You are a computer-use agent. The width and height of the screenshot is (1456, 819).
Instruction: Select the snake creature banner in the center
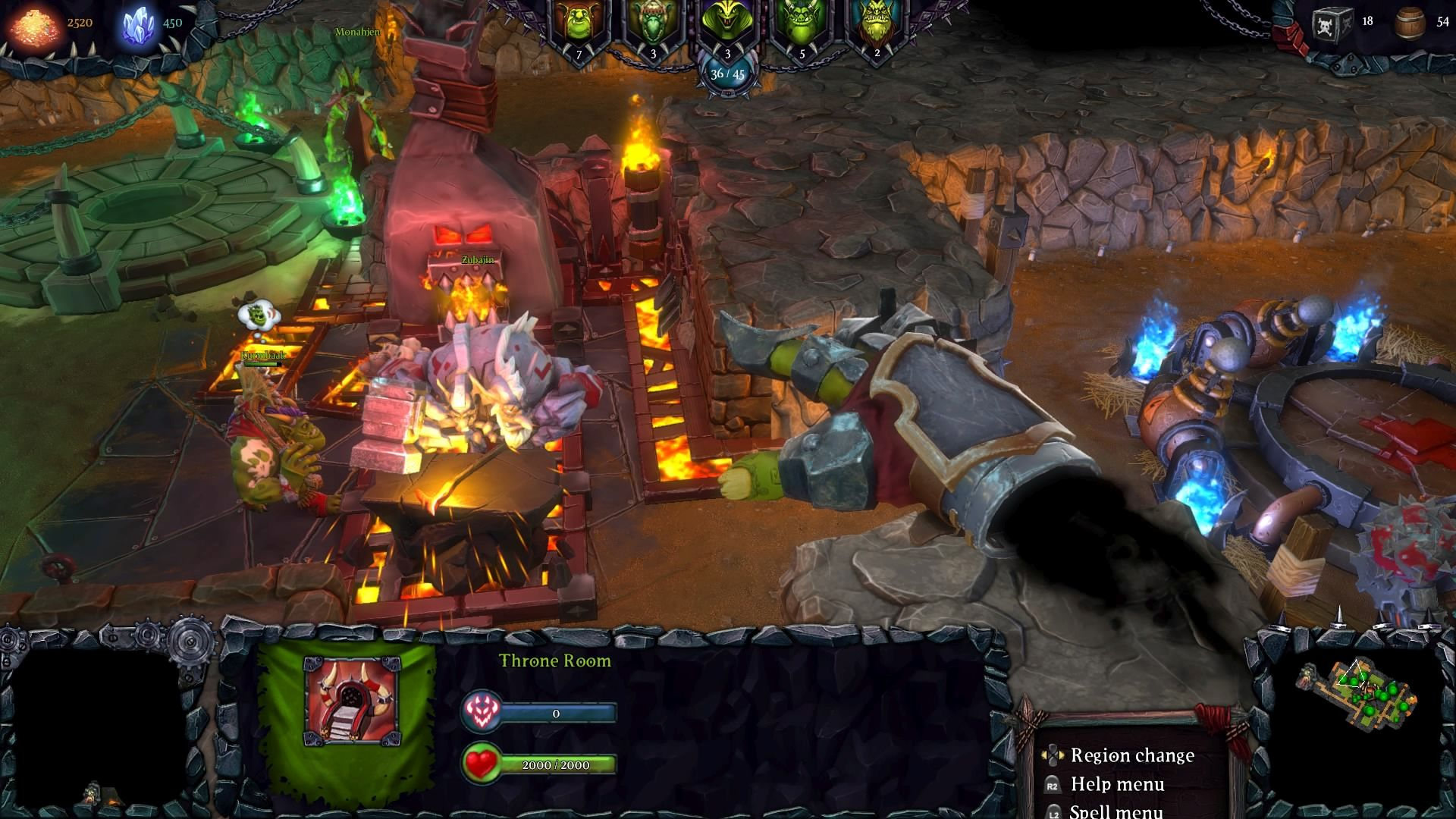tap(726, 23)
